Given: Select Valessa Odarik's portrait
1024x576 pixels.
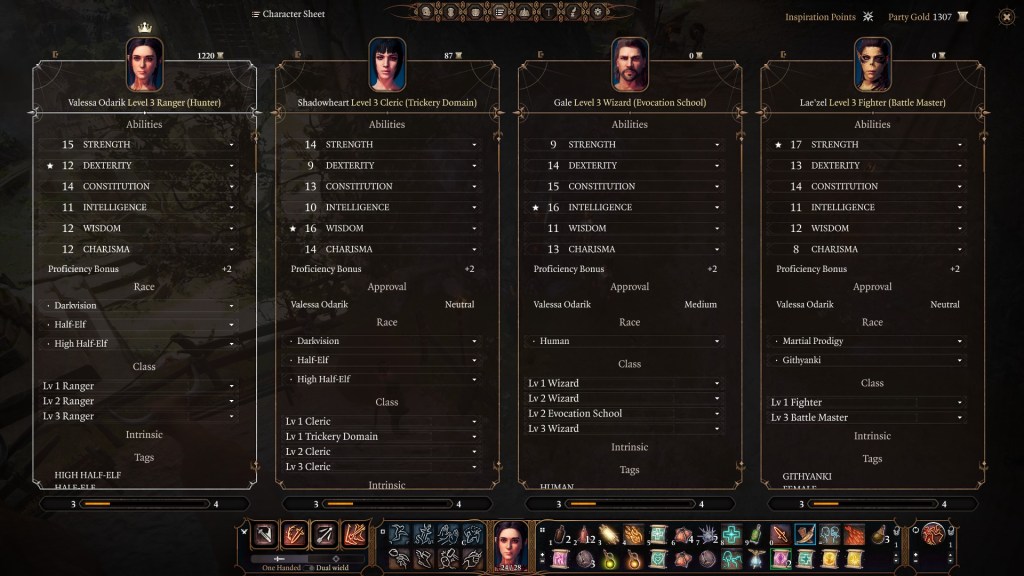Looking at the screenshot, I should coord(144,64).
